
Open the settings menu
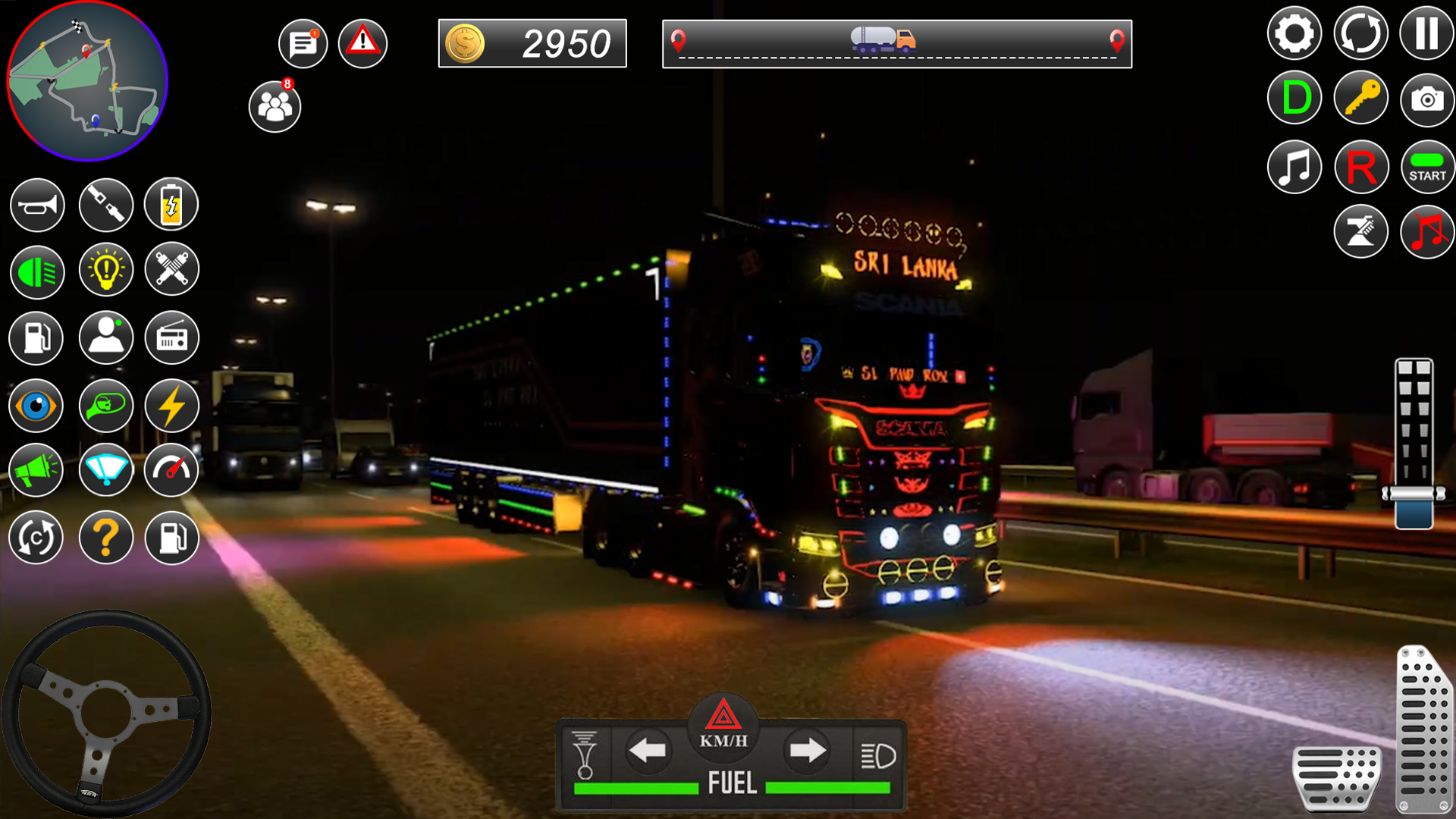(1294, 33)
